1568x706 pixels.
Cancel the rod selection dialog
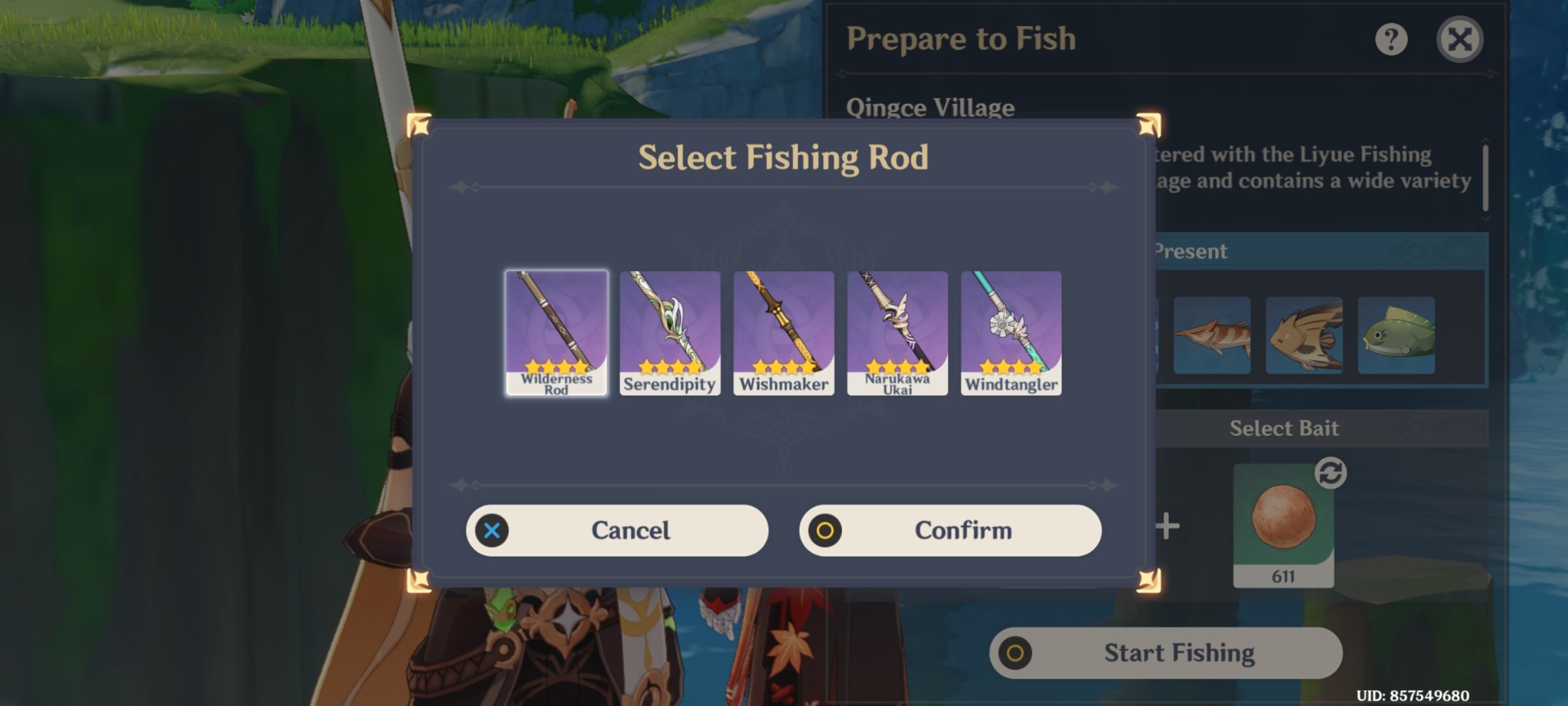tap(618, 530)
